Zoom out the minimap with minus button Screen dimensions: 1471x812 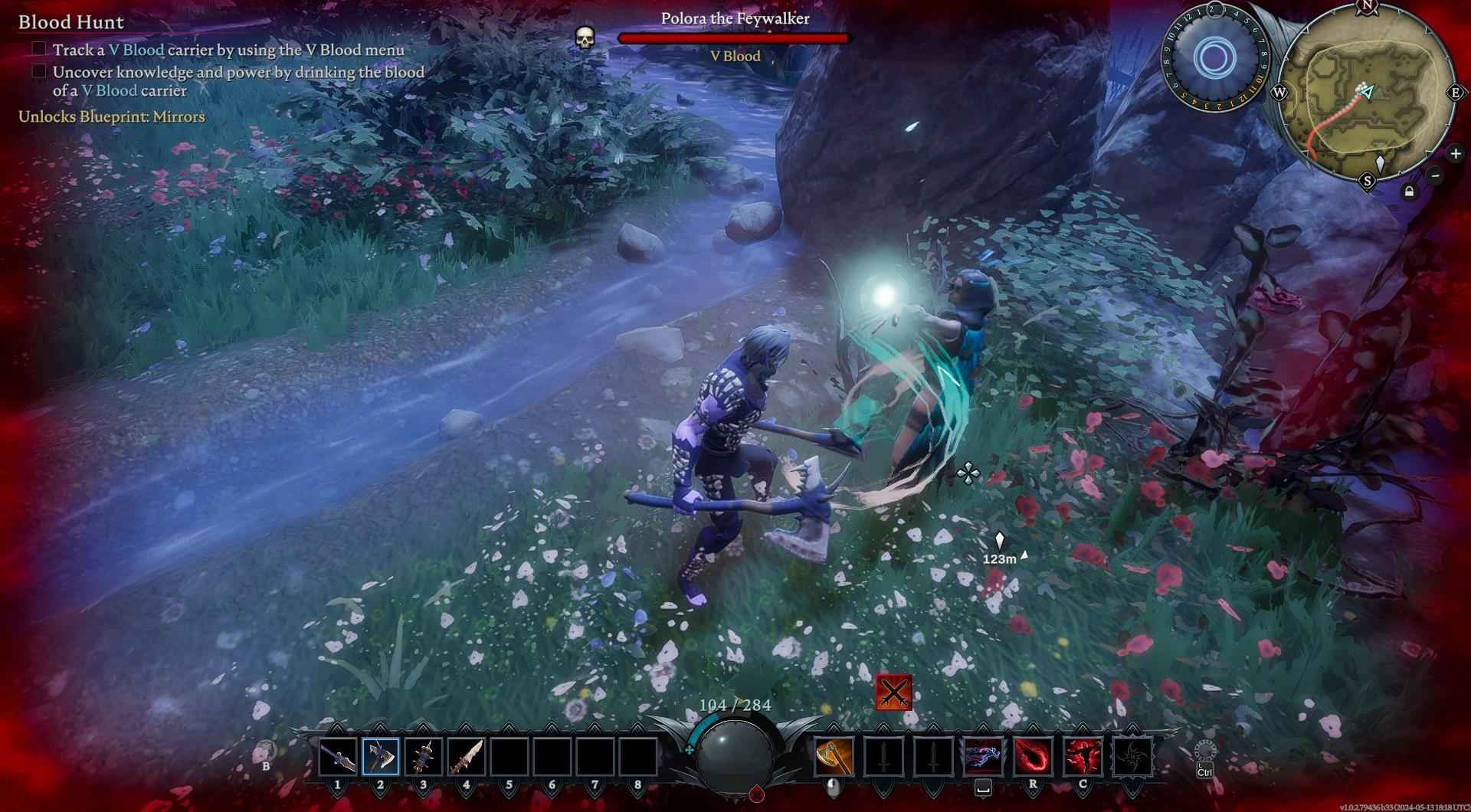coord(1436,175)
